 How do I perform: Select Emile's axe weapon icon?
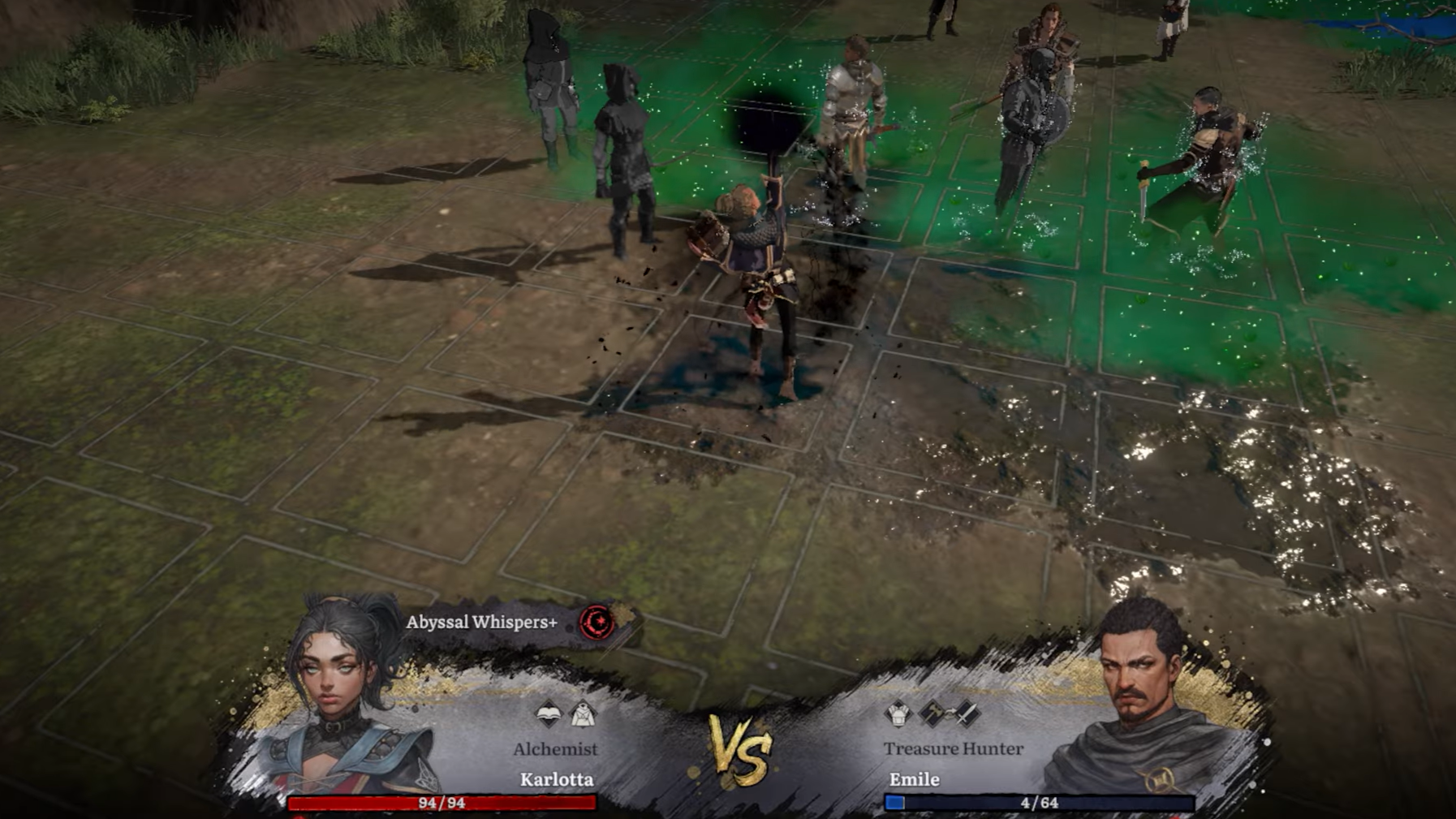[x=932, y=712]
